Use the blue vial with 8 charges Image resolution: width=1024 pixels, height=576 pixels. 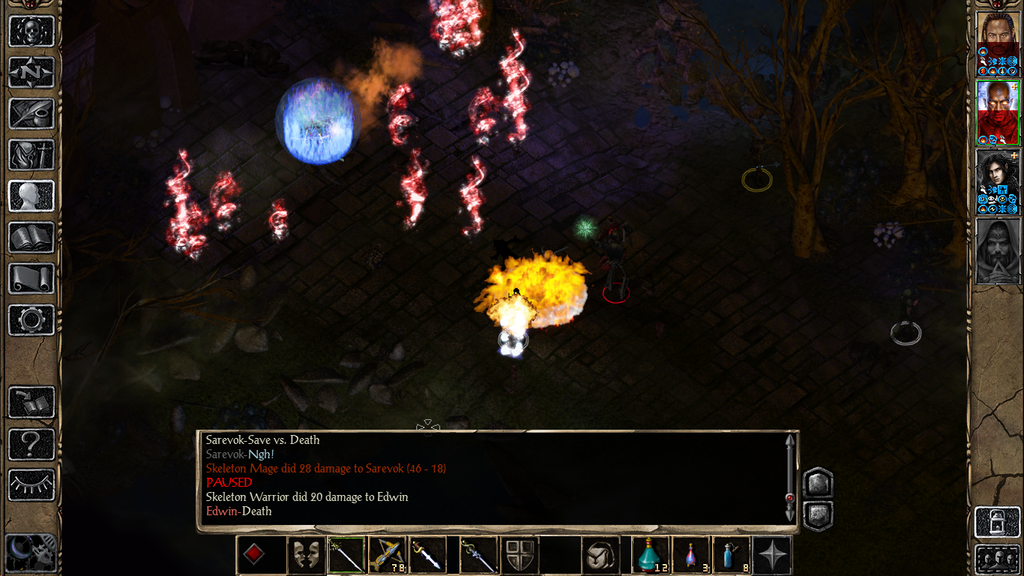pos(731,555)
